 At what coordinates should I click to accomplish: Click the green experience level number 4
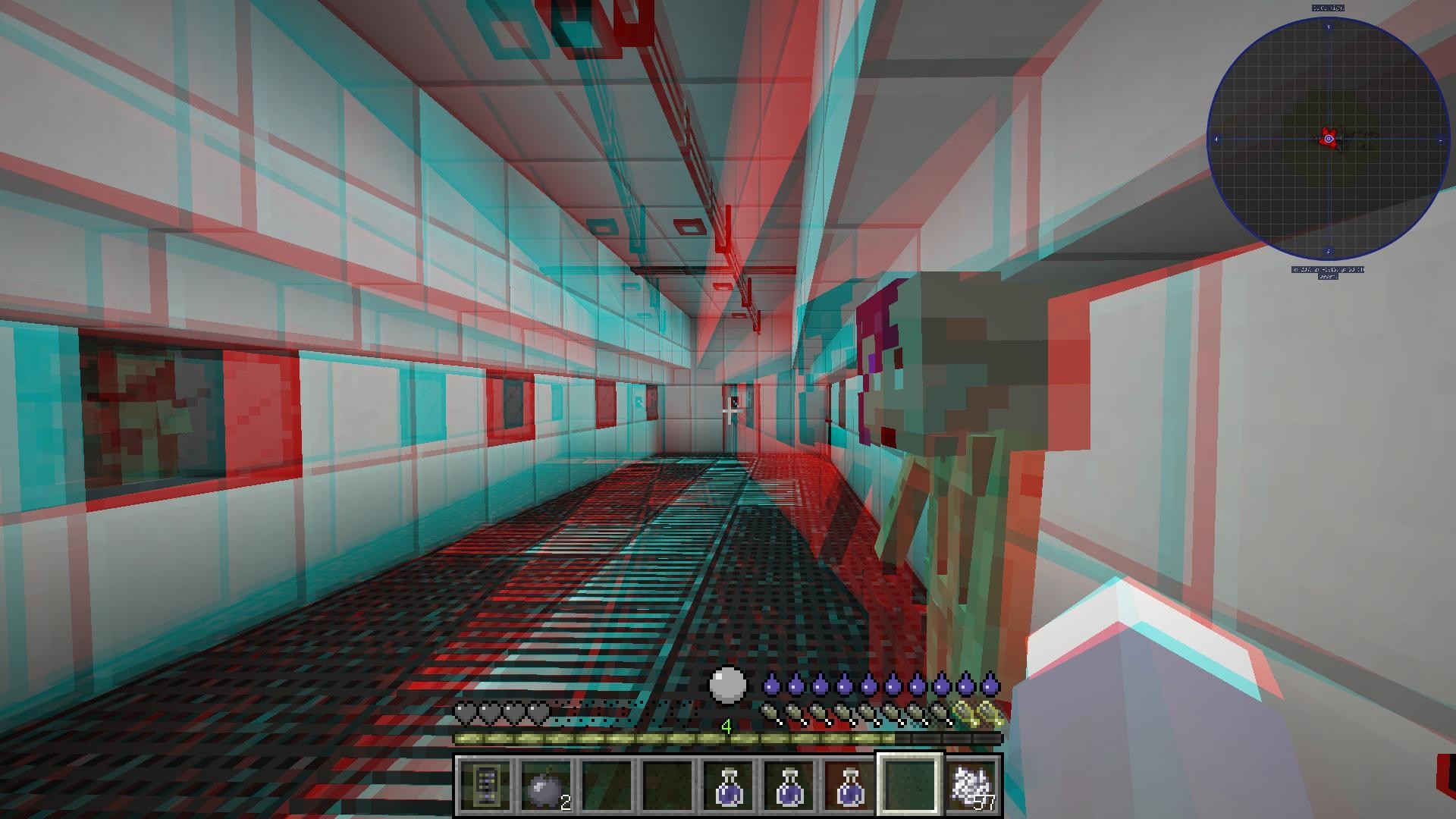click(x=726, y=726)
